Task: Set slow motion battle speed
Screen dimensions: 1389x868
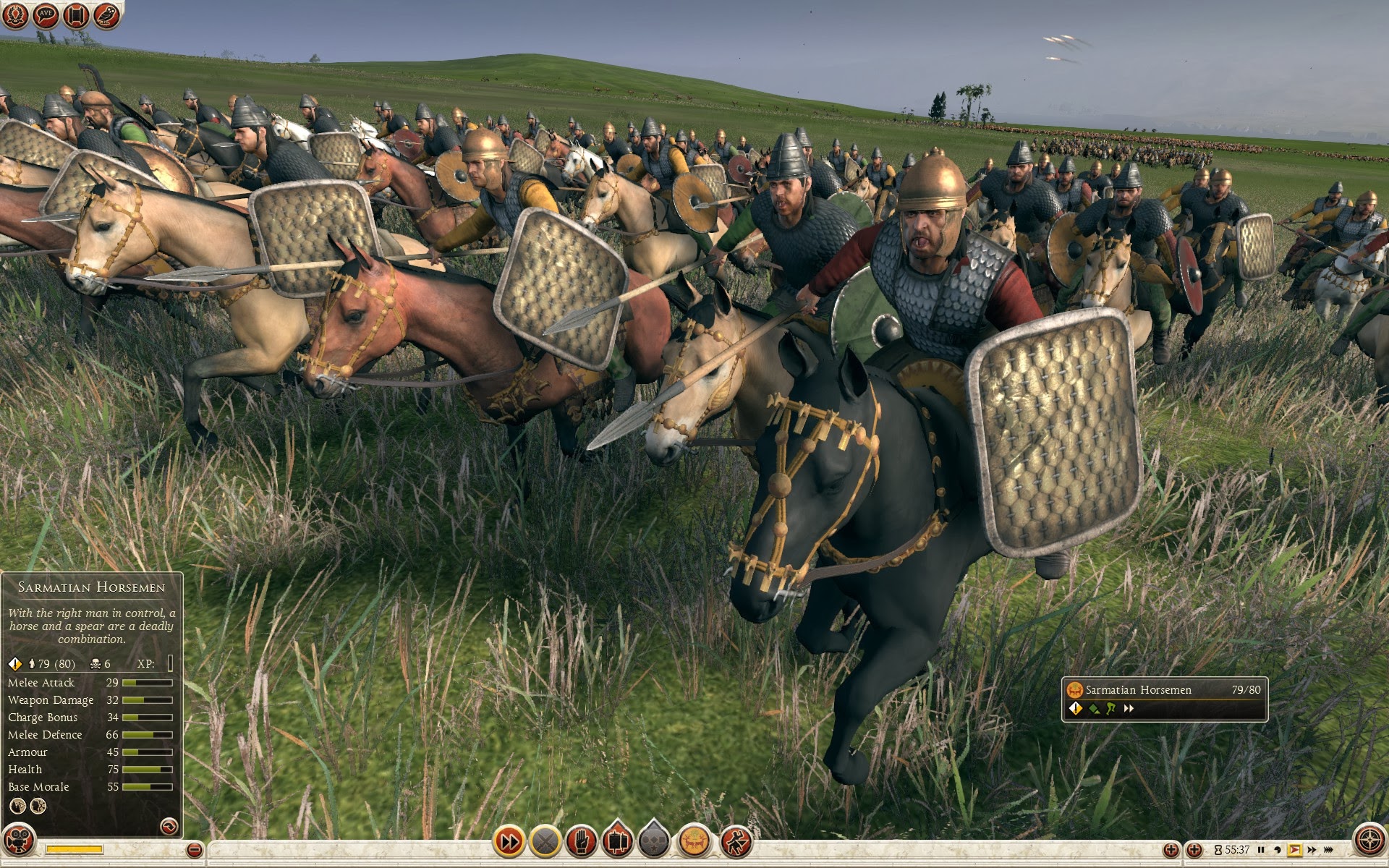Action: pyautogui.click(x=1278, y=850)
